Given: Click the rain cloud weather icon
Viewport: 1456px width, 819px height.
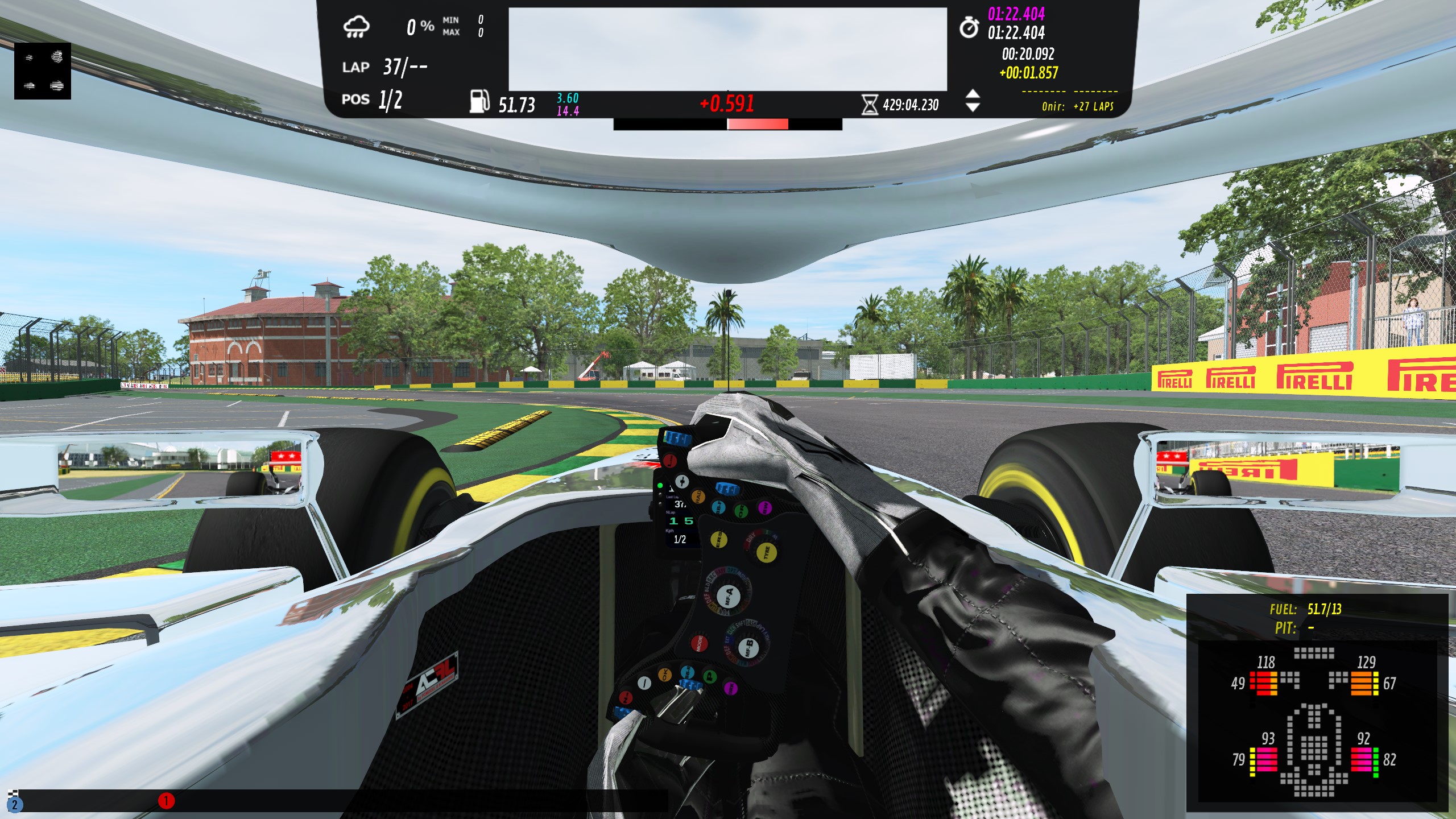Looking at the screenshot, I should 357,27.
